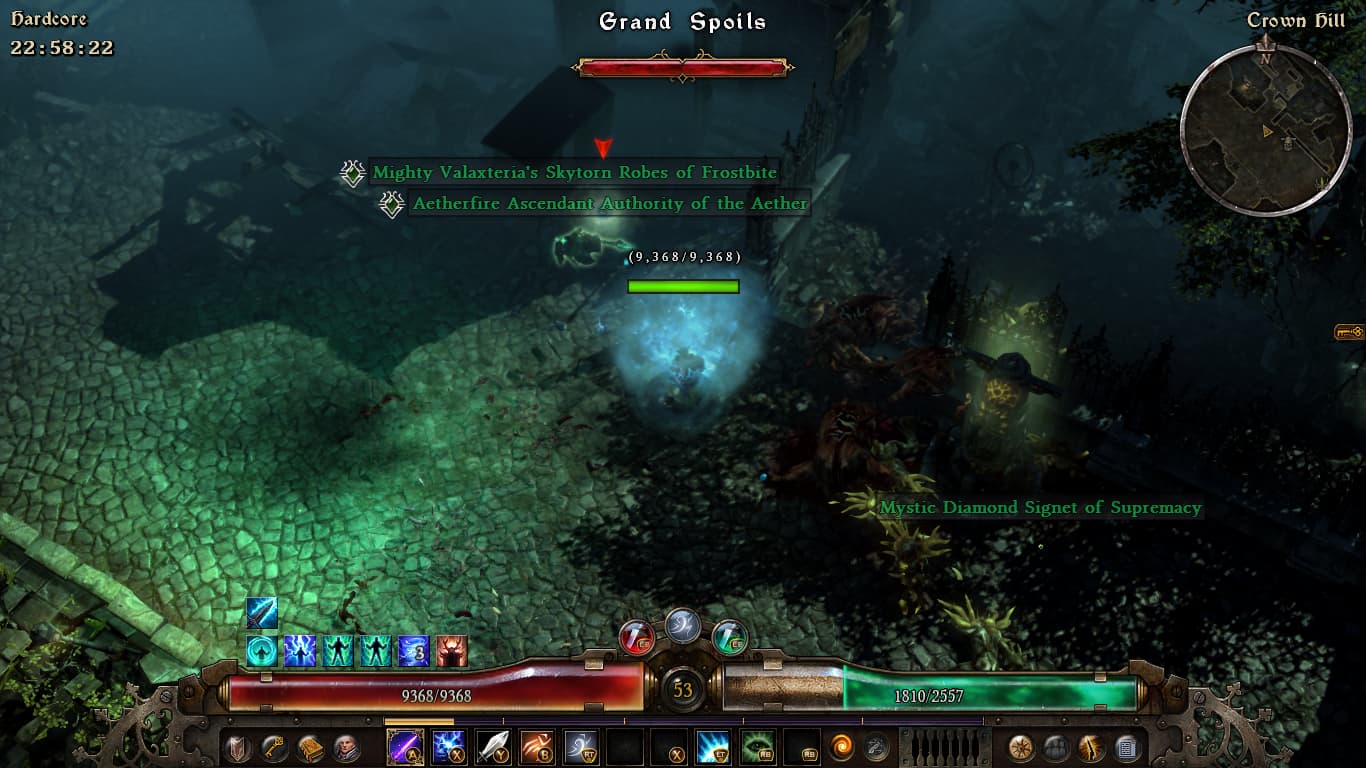Viewport: 1366px width, 768px height.
Task: Use the red health potion
Action: (637, 637)
